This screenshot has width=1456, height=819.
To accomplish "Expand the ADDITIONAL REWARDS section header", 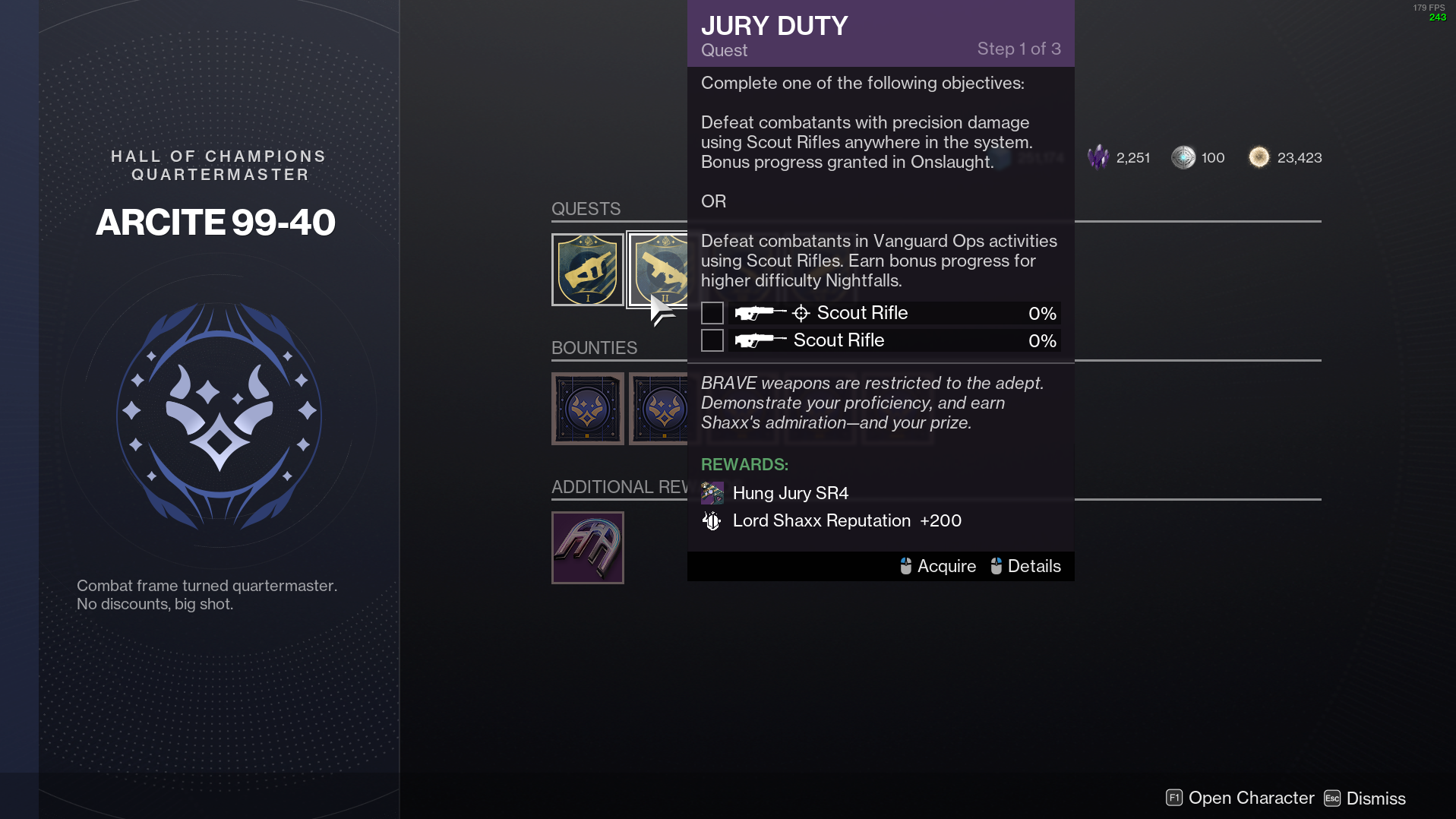I will pos(620,486).
